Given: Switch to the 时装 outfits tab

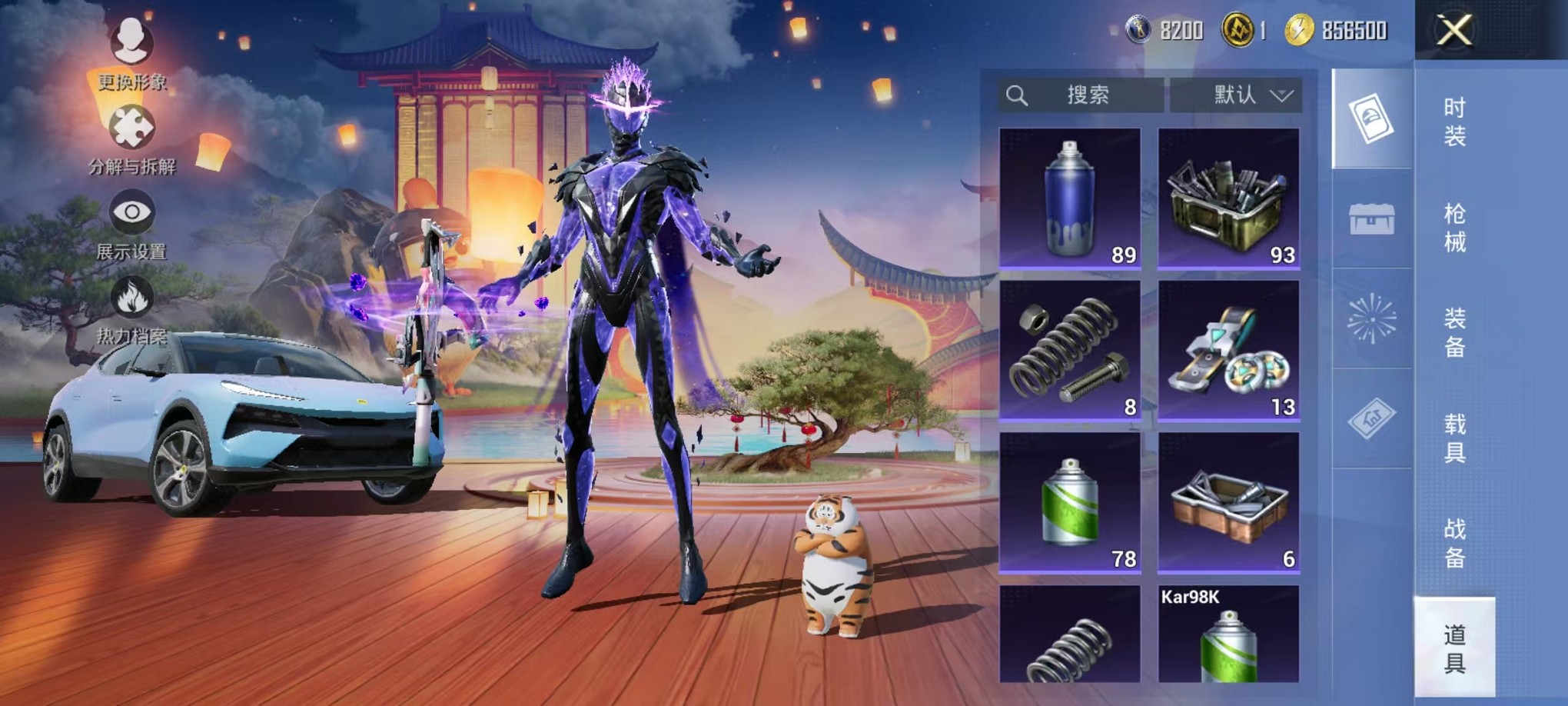Looking at the screenshot, I should tap(1454, 122).
